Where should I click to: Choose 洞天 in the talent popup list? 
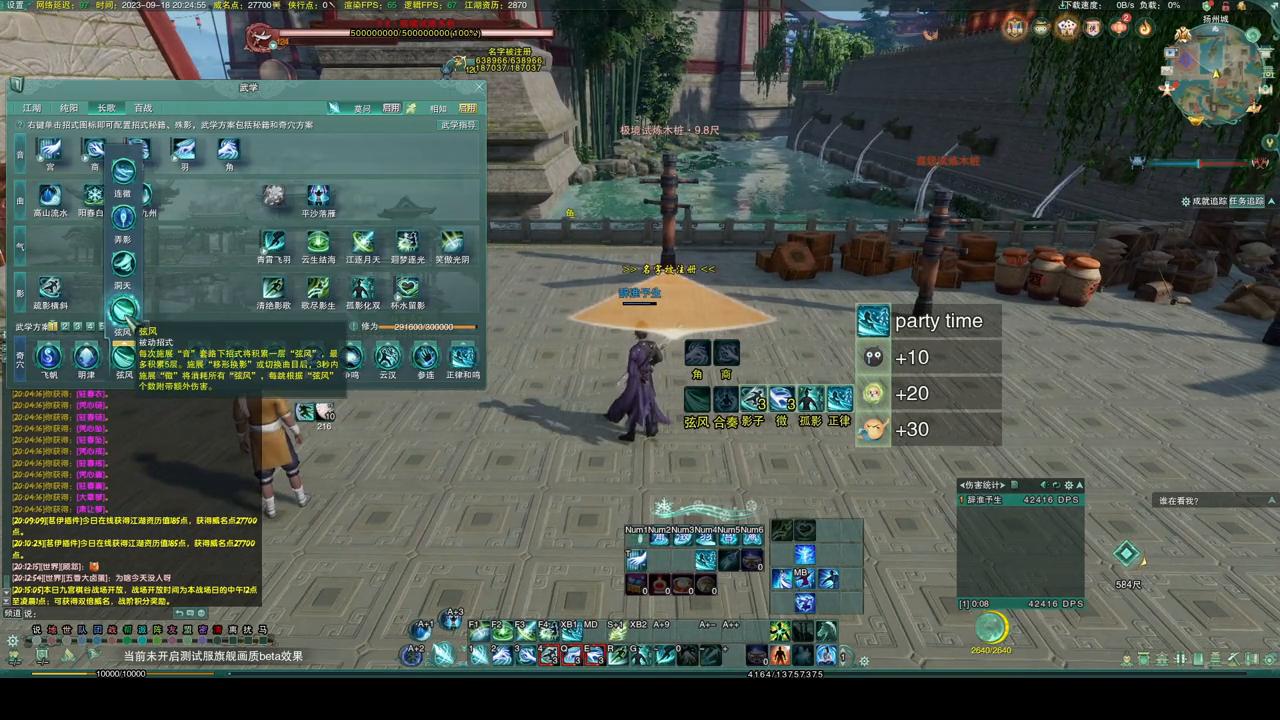click(x=123, y=264)
